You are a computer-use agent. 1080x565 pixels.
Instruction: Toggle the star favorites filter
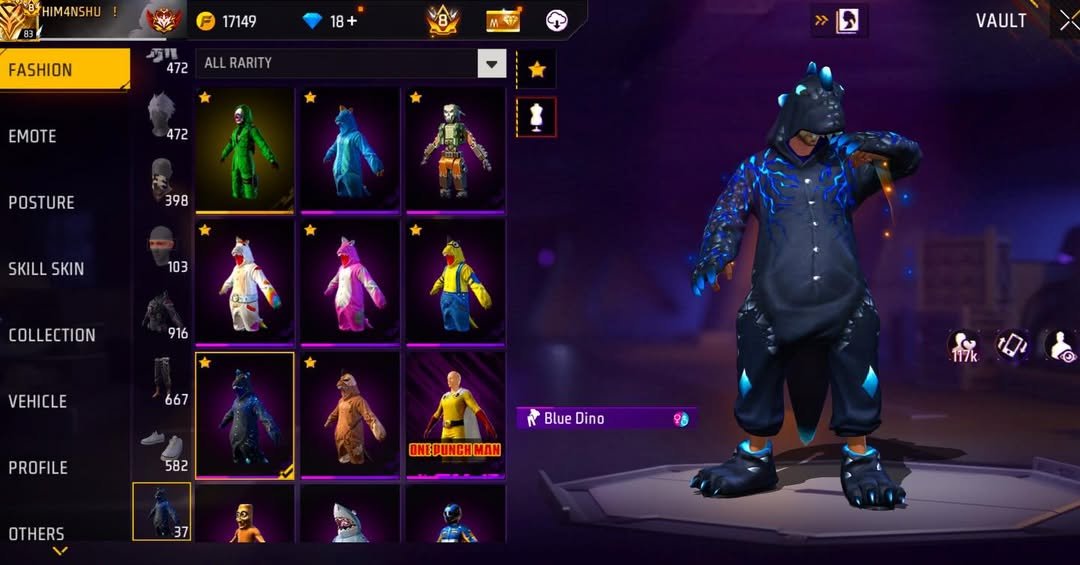[537, 69]
